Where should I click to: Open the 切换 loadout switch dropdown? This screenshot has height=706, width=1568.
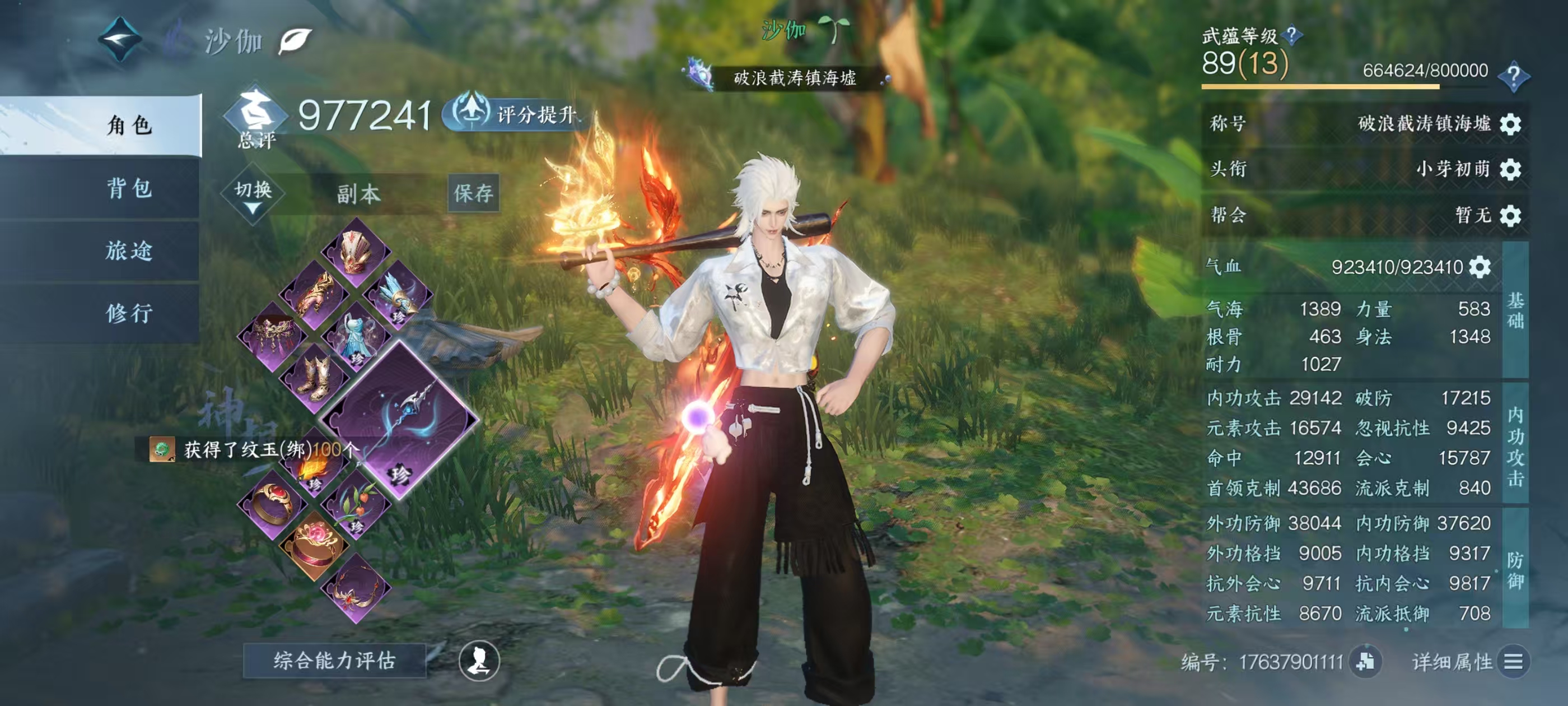tap(253, 194)
